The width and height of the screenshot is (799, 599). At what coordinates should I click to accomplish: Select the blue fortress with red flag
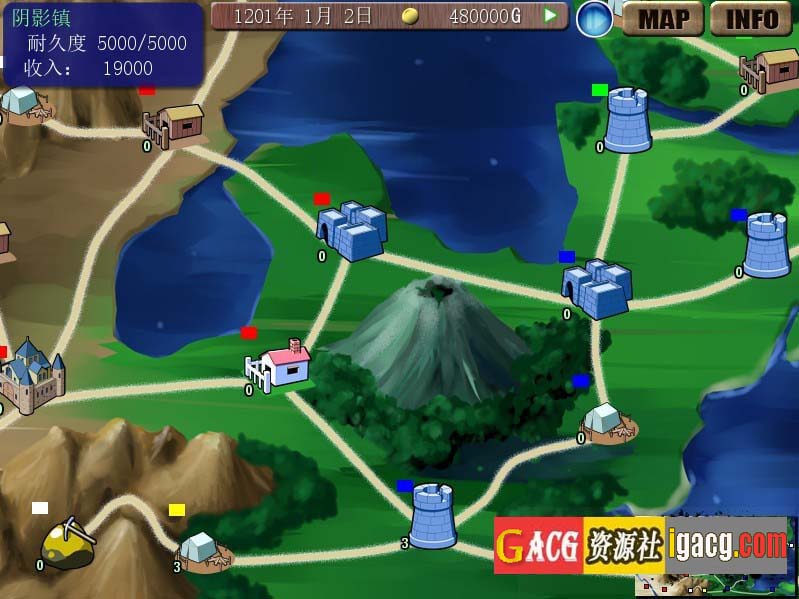[x=351, y=231]
